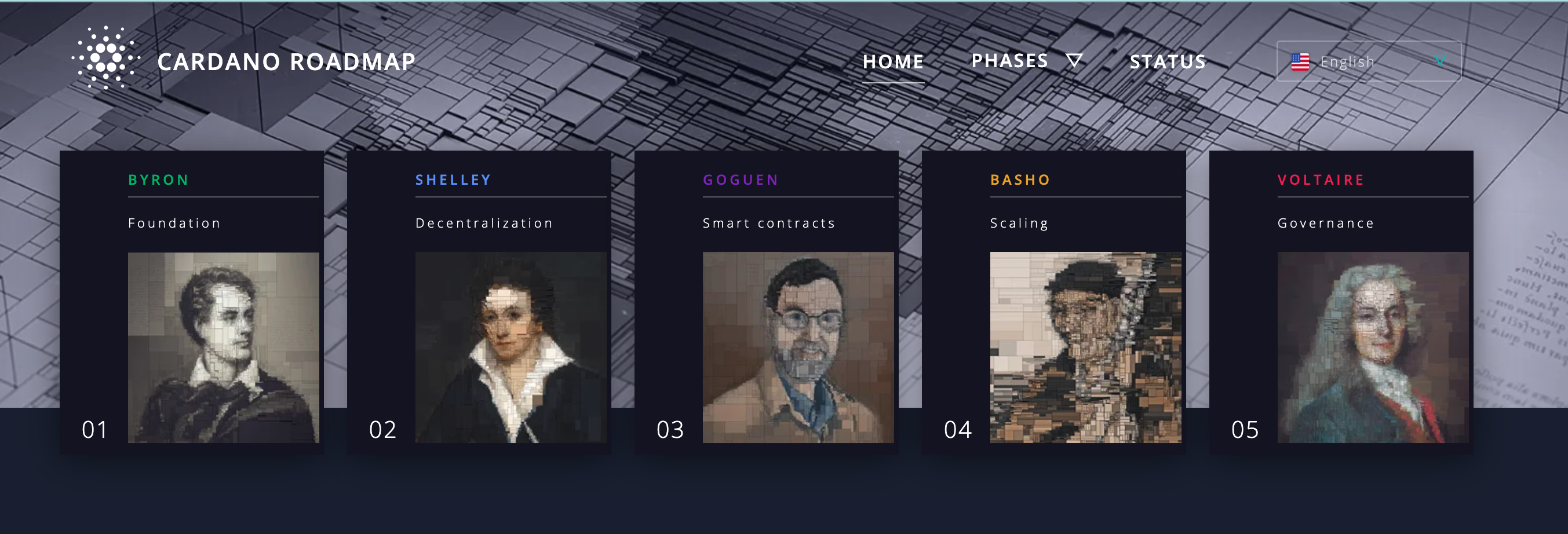This screenshot has width=1568, height=534.
Task: View the Voltaire Governance card
Action: [1341, 302]
